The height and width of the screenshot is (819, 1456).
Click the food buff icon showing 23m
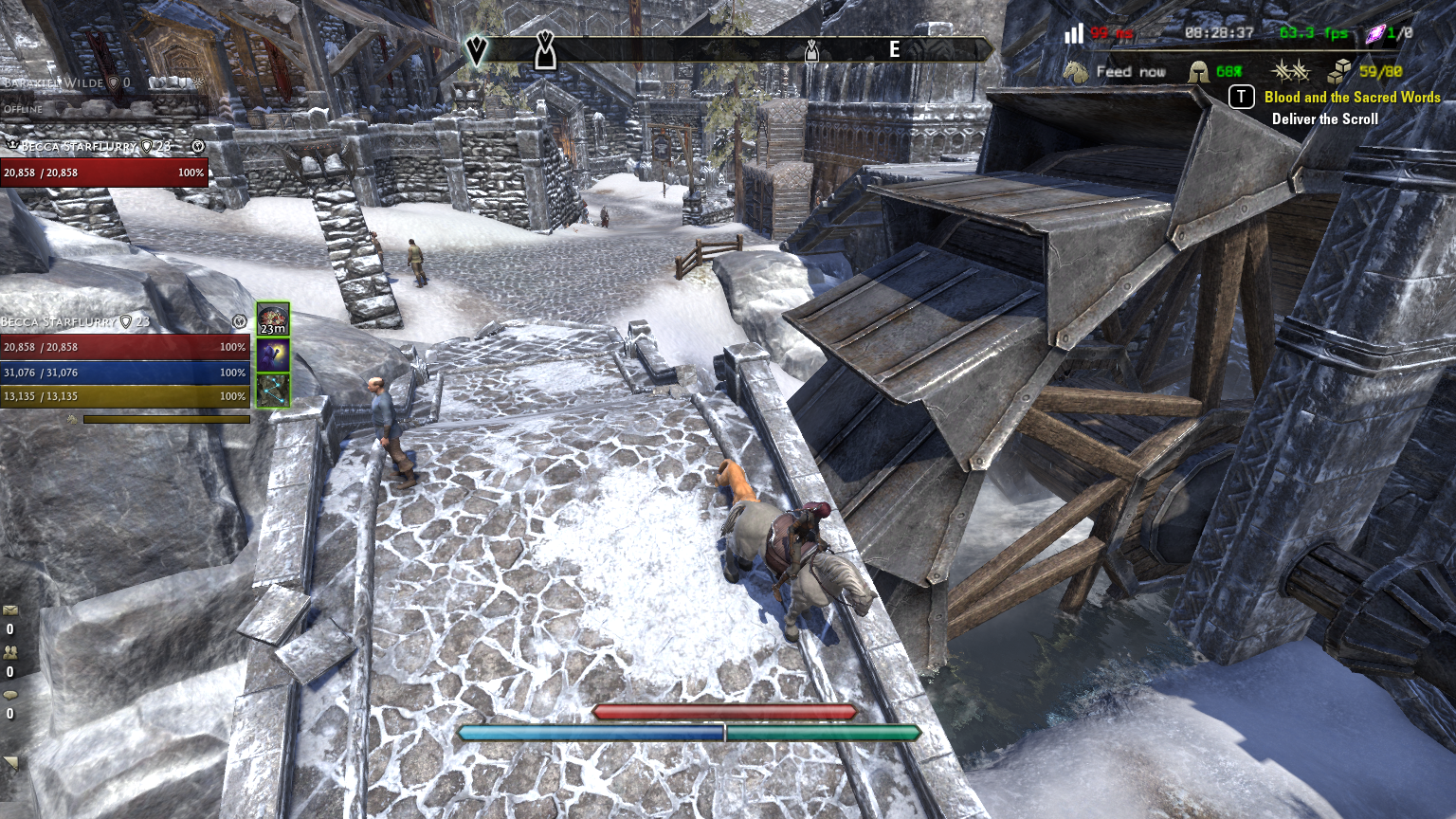point(273,320)
